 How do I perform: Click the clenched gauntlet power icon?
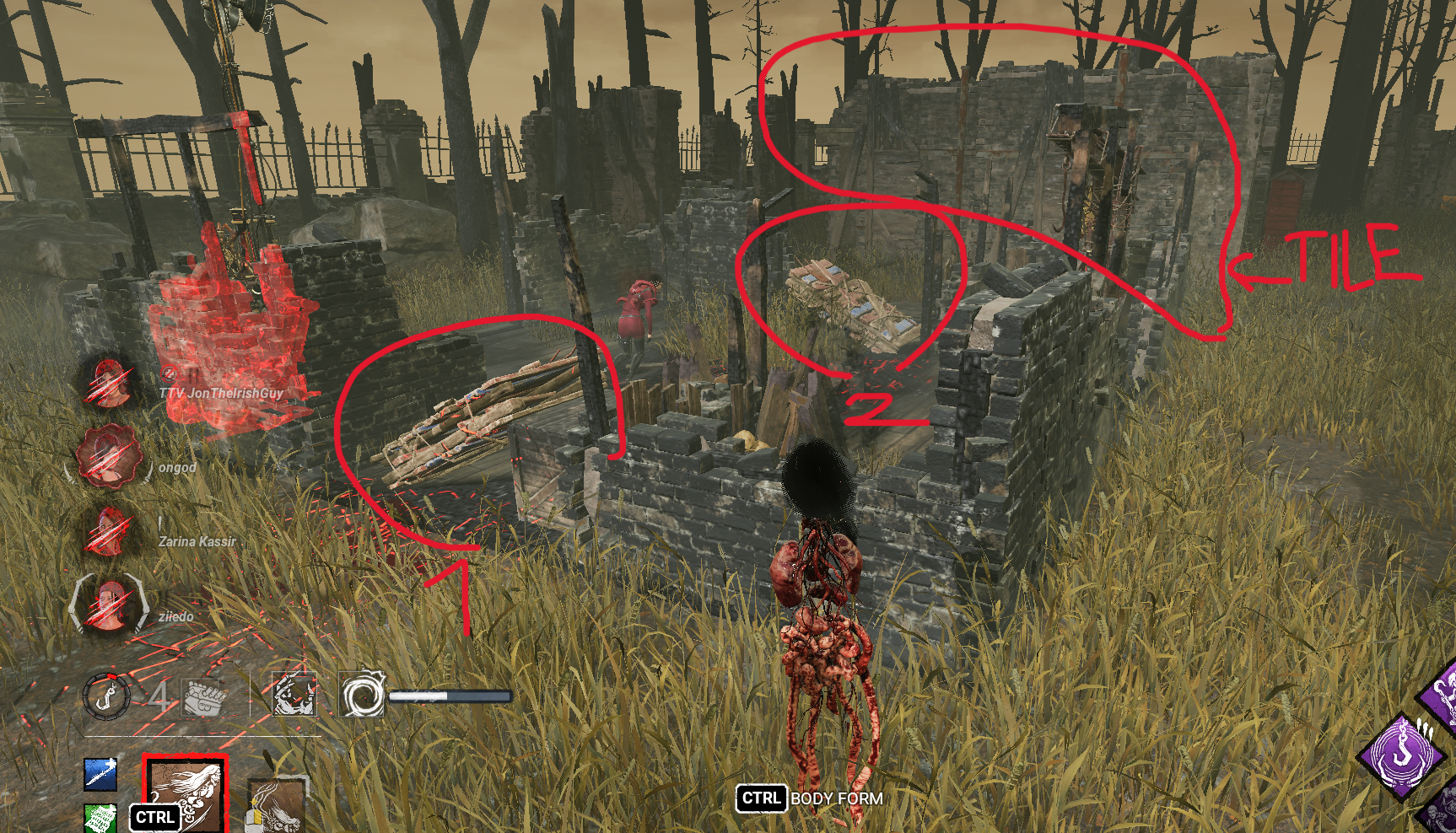pos(201,696)
